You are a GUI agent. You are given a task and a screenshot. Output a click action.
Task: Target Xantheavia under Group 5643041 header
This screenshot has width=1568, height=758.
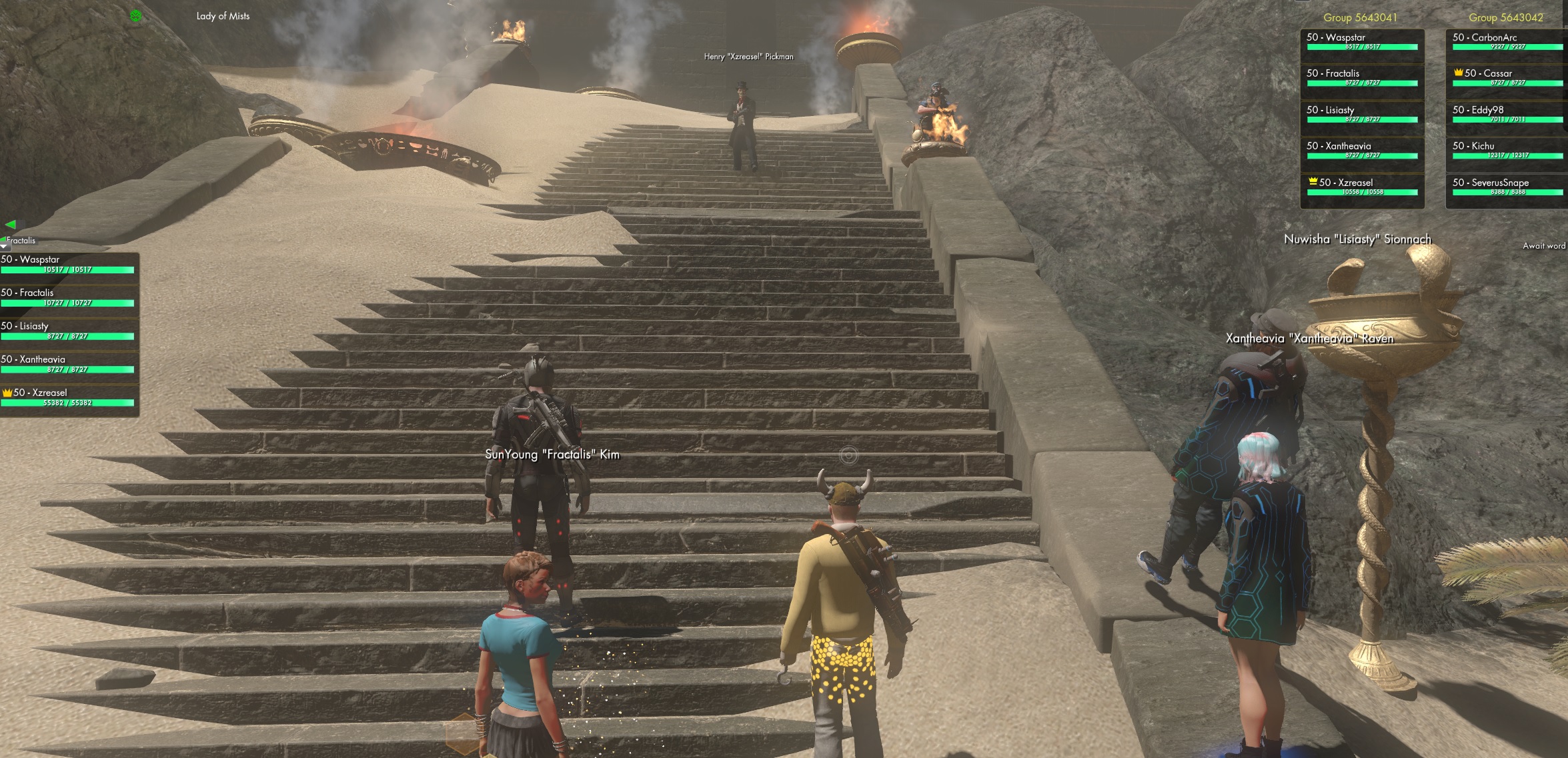[x=1361, y=150]
